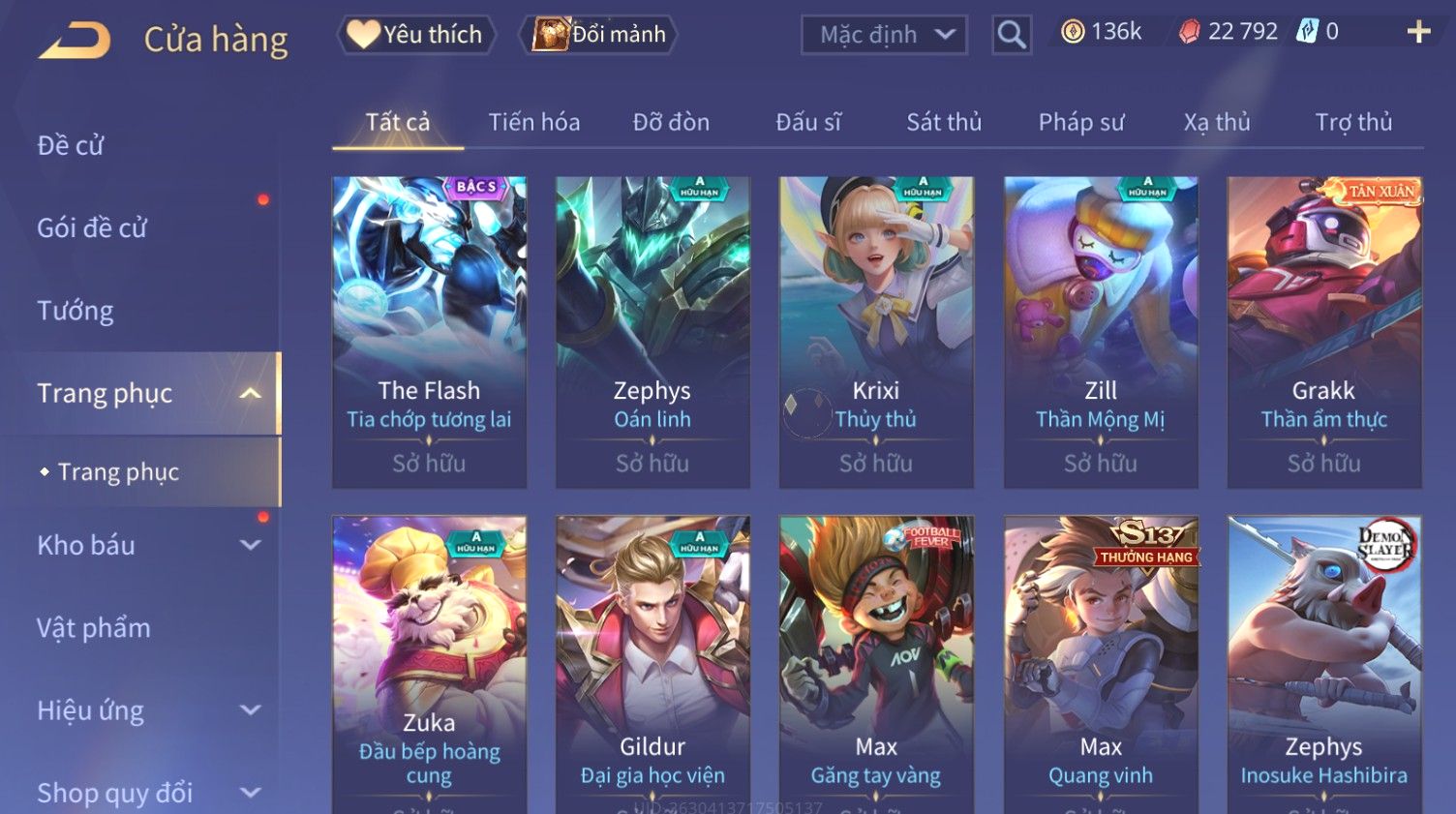Open the Đề cử menu entry
Screen dimensions: 1456x814
tap(71, 145)
